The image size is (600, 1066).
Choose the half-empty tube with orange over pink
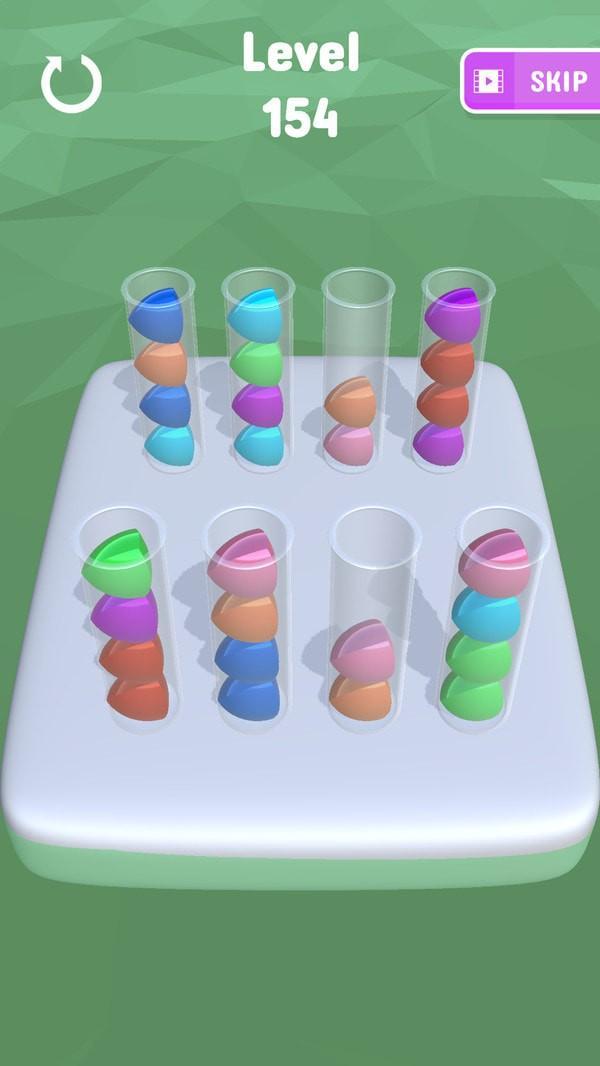(x=354, y=372)
